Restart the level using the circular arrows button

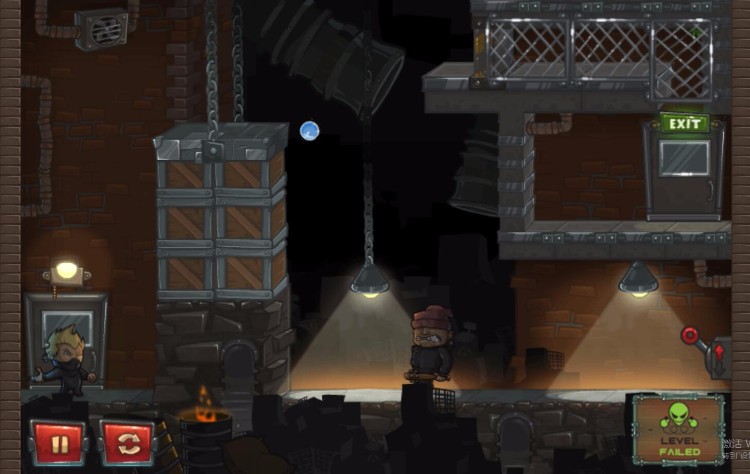click(x=127, y=443)
